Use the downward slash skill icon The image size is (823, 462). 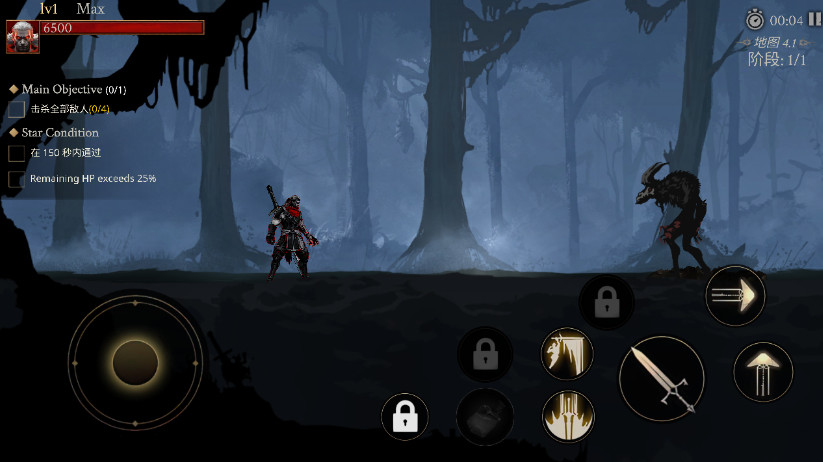(567, 354)
